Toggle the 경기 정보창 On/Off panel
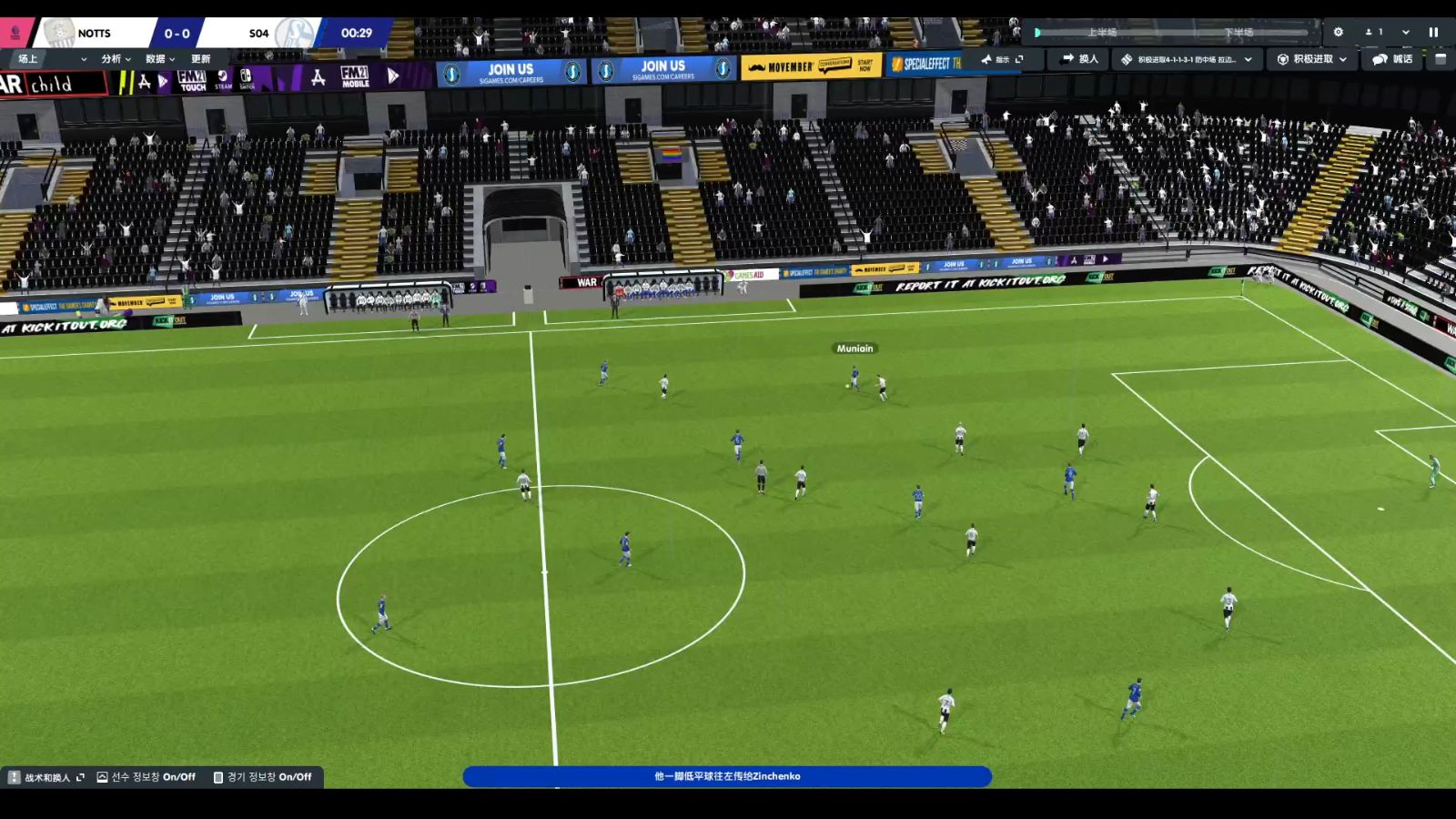Viewport: 1456px width, 819px height. coord(263,777)
